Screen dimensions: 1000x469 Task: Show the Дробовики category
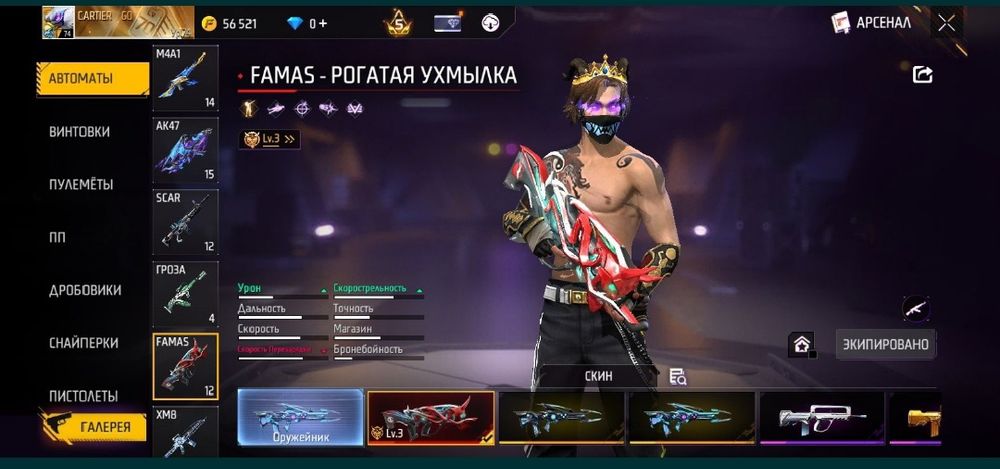point(85,290)
